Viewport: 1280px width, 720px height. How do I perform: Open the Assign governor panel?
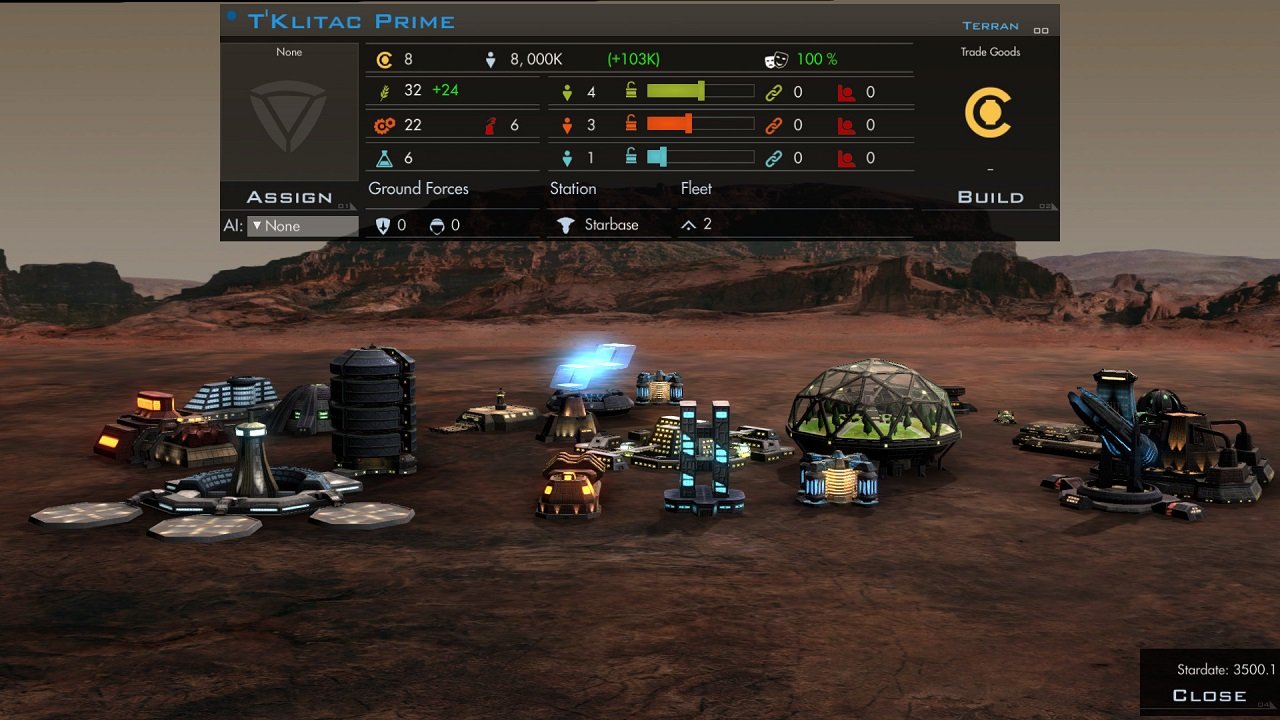[289, 197]
